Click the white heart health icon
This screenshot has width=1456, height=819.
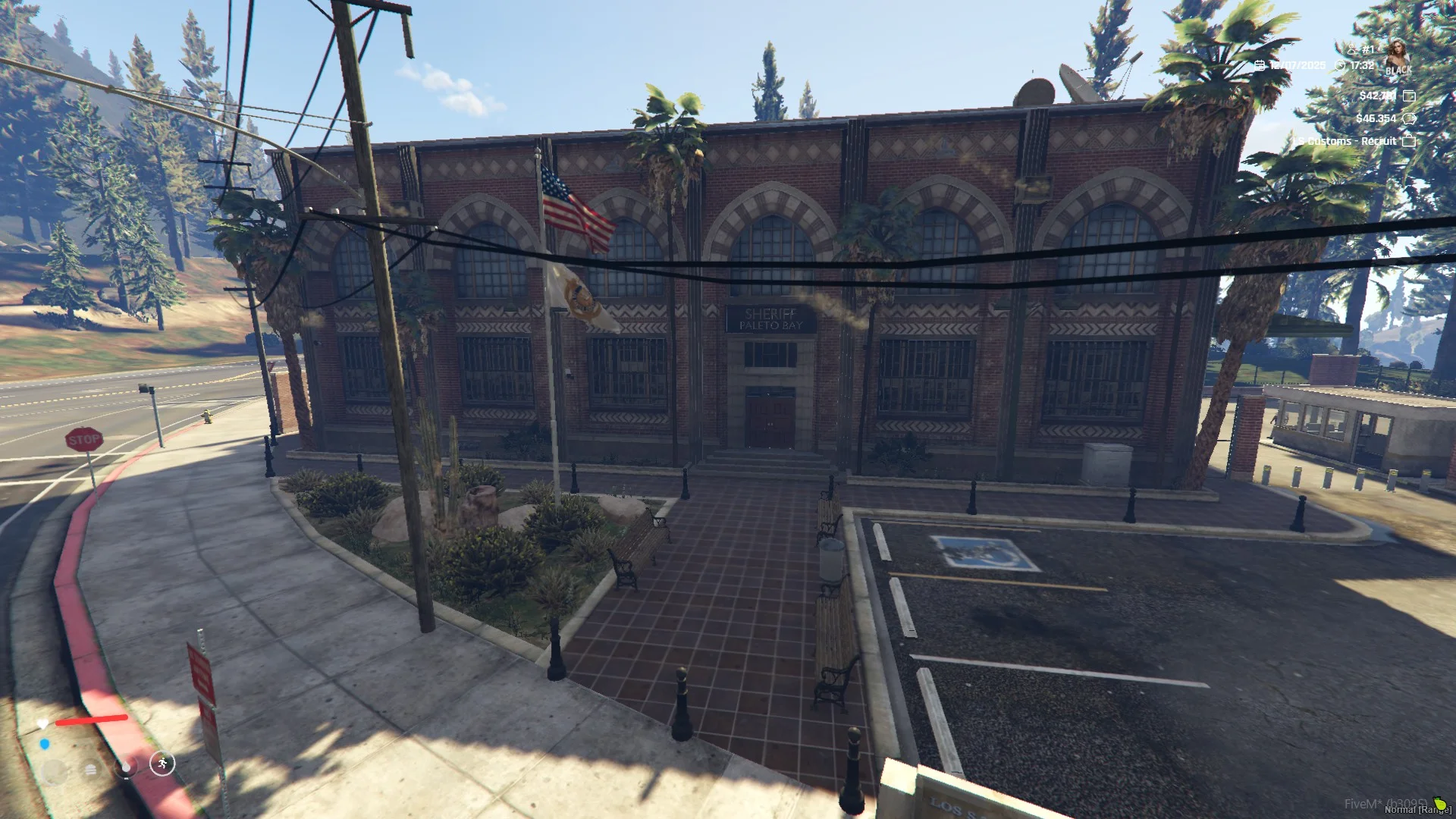(x=43, y=724)
